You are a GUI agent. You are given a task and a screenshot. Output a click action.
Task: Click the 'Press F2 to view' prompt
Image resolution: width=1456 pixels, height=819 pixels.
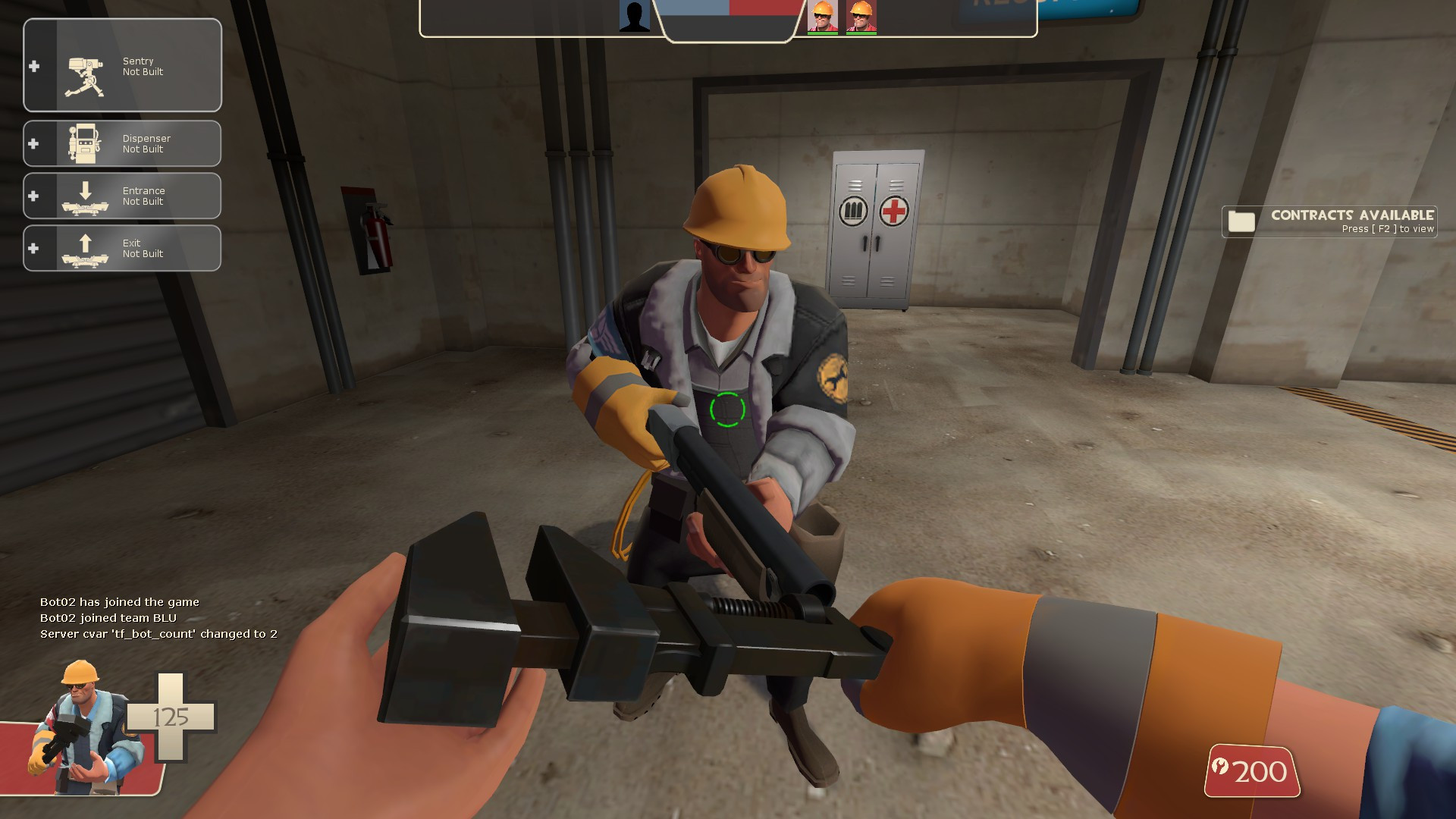pyautogui.click(x=1387, y=227)
